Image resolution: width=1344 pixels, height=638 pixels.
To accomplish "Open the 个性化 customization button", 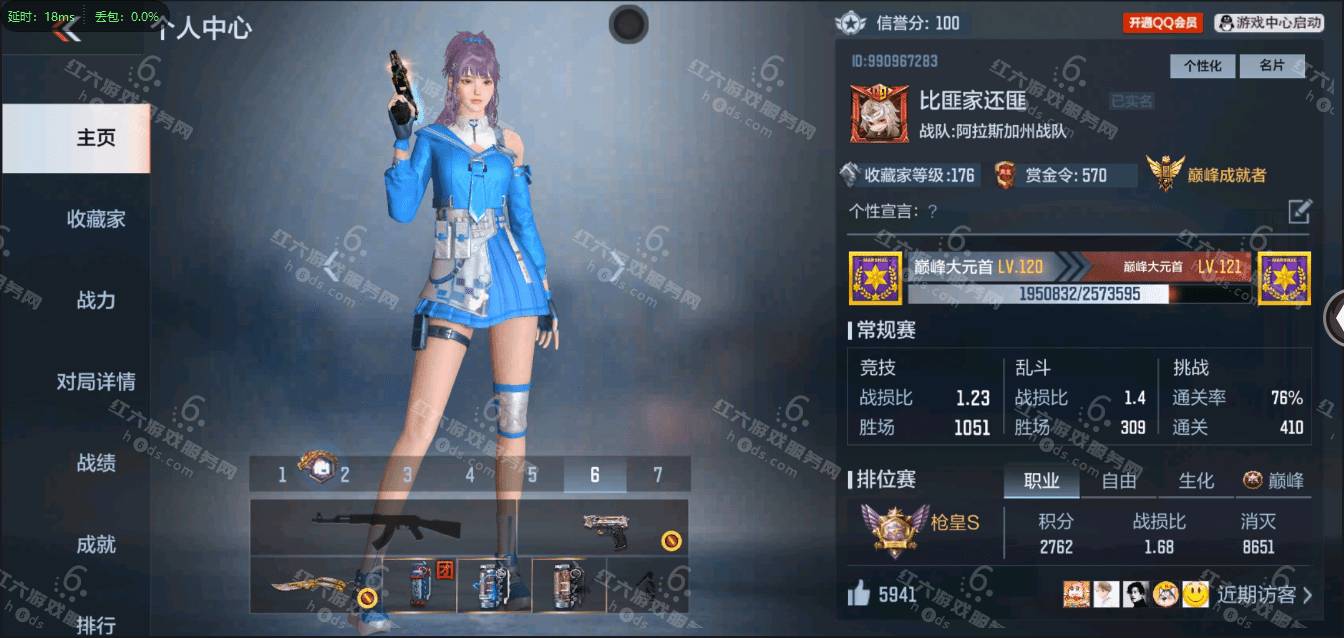I will (x=1202, y=66).
